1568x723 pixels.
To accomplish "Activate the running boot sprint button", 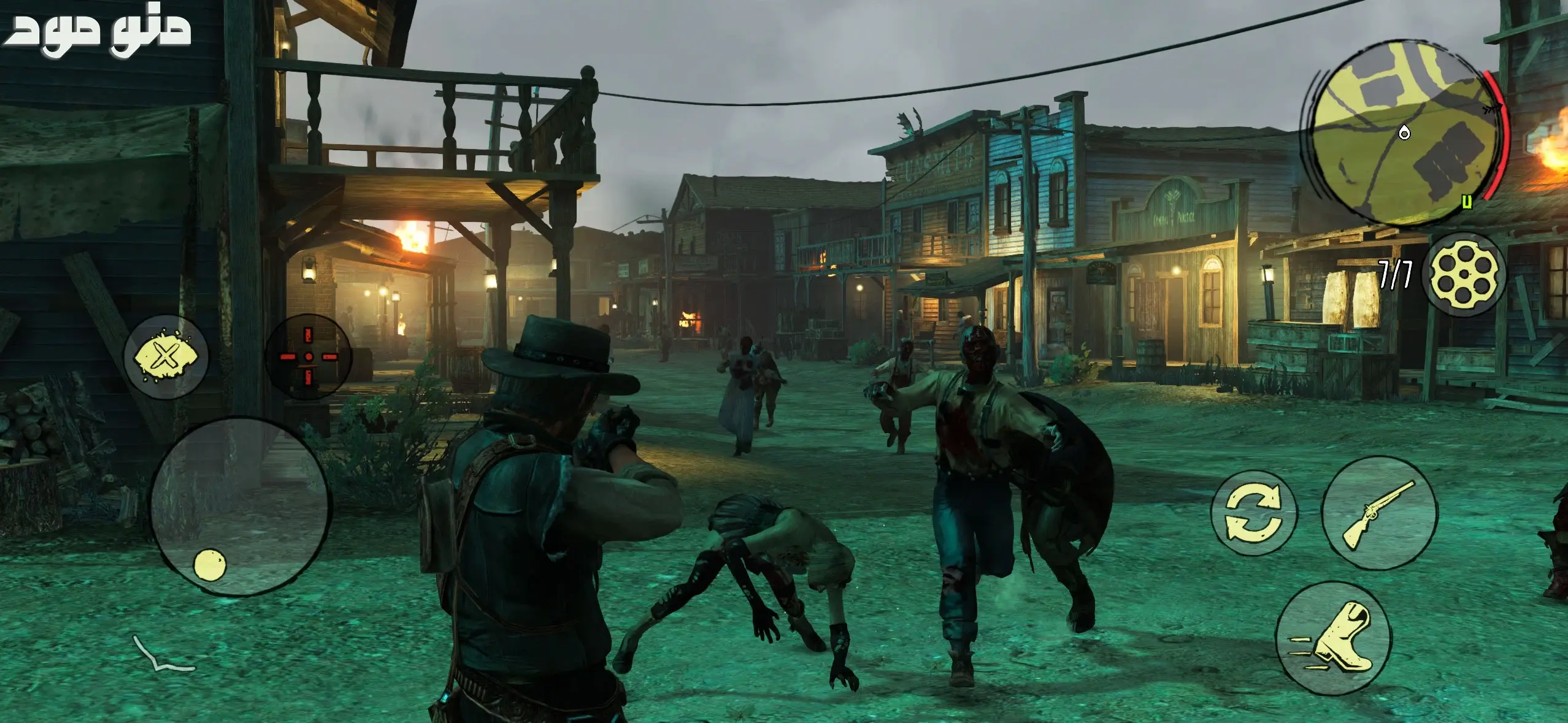I will tap(1333, 638).
